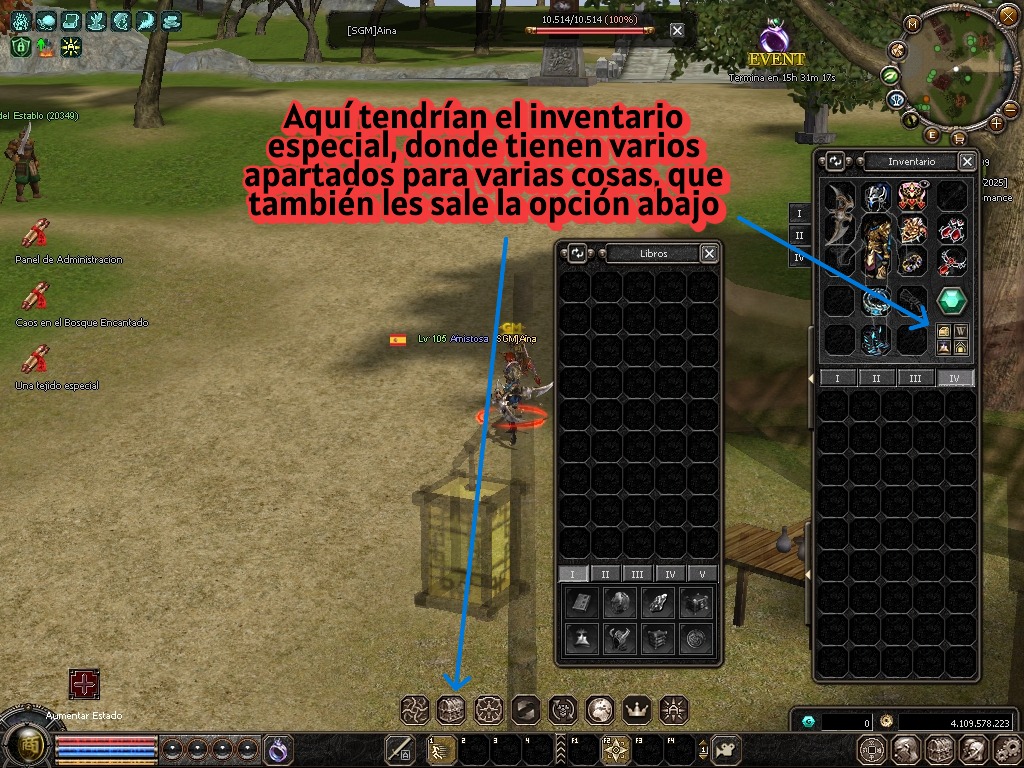Image resolution: width=1024 pixels, height=768 pixels.
Task: Refresh the Inventario with the arrows button
Action: [836, 161]
